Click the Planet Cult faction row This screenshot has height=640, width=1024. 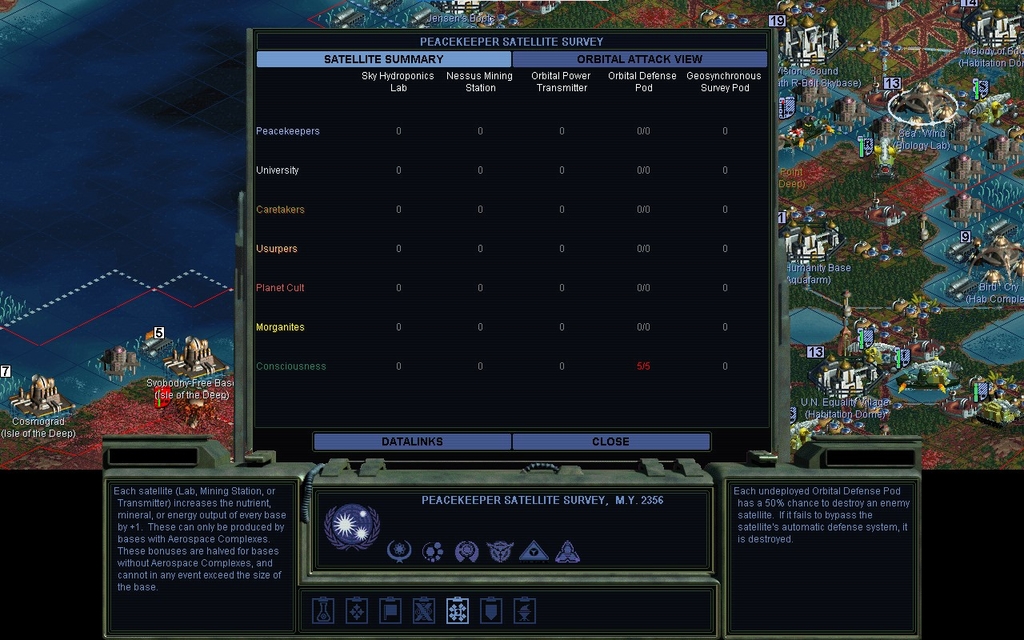280,288
